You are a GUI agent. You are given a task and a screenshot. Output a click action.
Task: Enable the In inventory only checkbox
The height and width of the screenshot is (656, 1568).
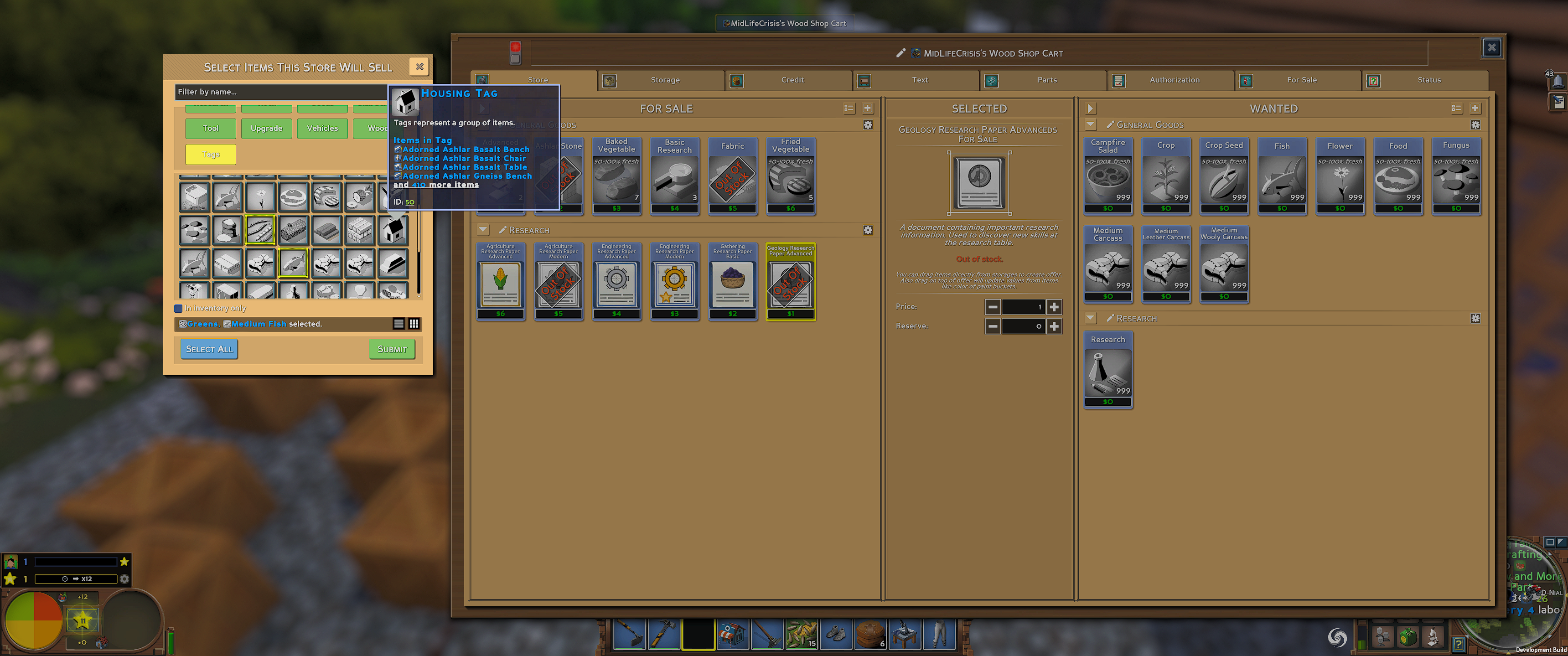pos(178,308)
